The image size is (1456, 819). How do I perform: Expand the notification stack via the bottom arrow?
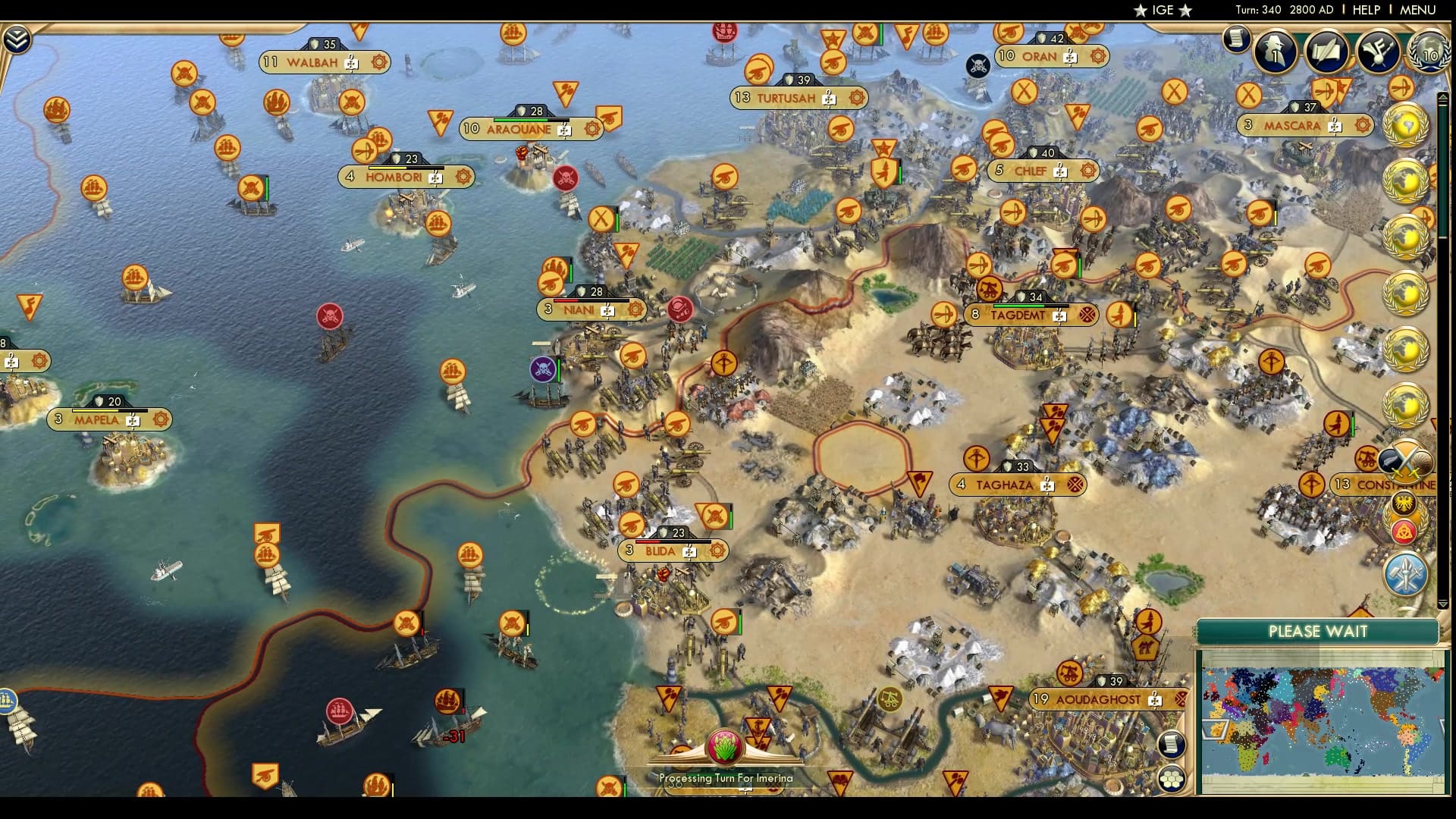(1442, 603)
